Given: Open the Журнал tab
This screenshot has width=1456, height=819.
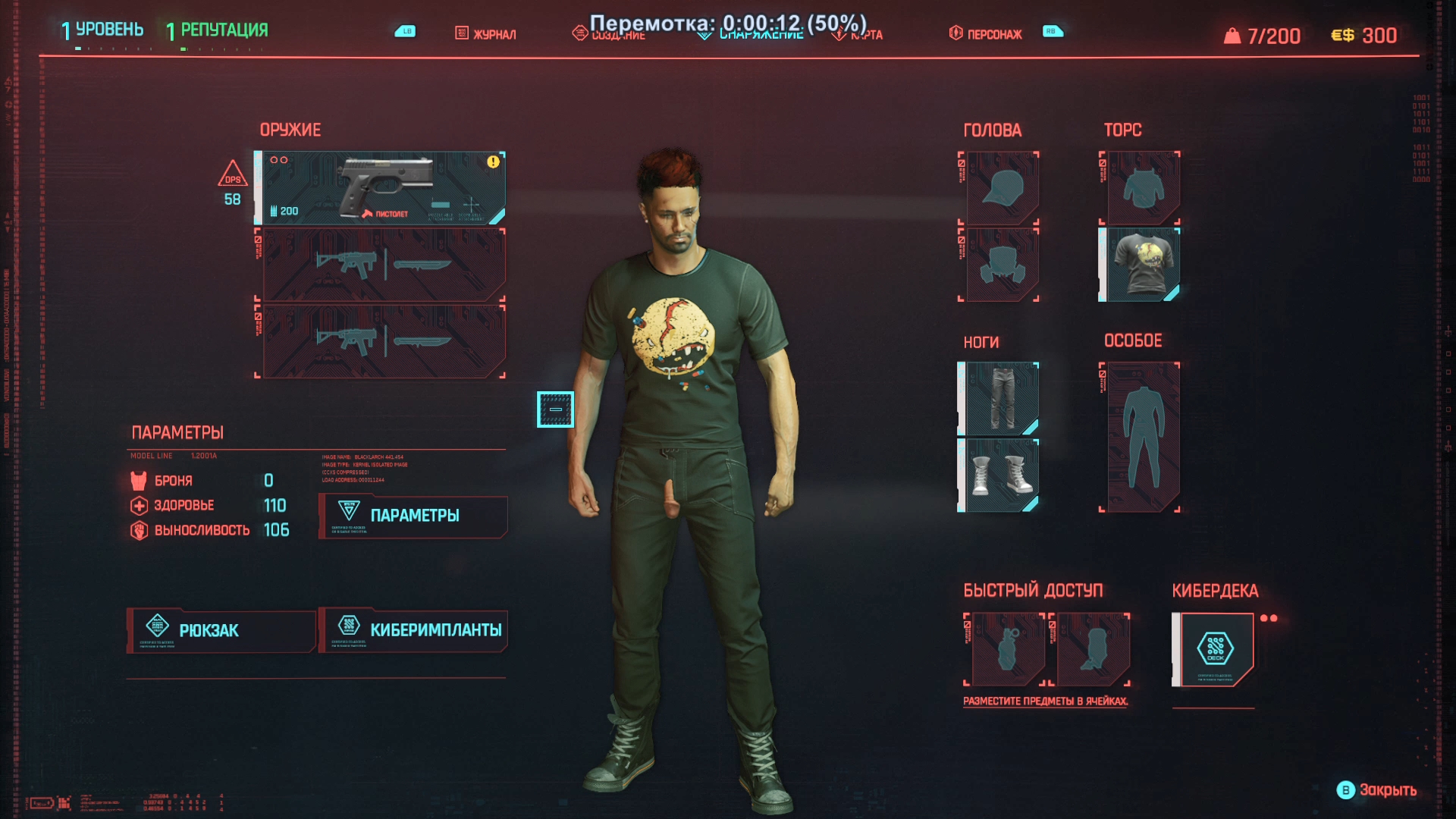Looking at the screenshot, I should (x=486, y=34).
